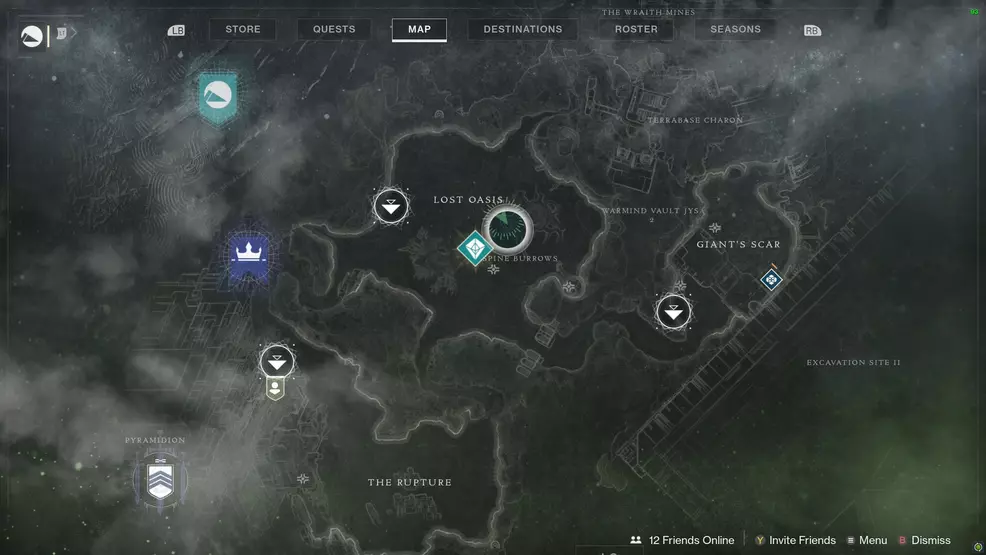
Task: Open the Roster tab
Action: click(x=636, y=30)
